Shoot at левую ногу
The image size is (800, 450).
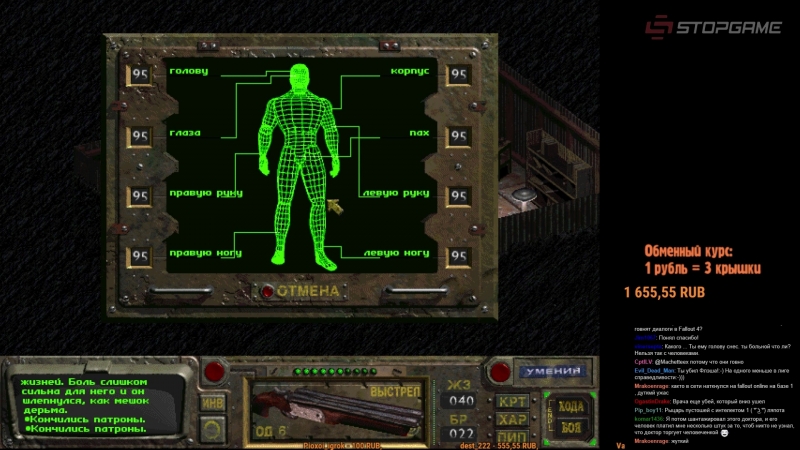(396, 254)
